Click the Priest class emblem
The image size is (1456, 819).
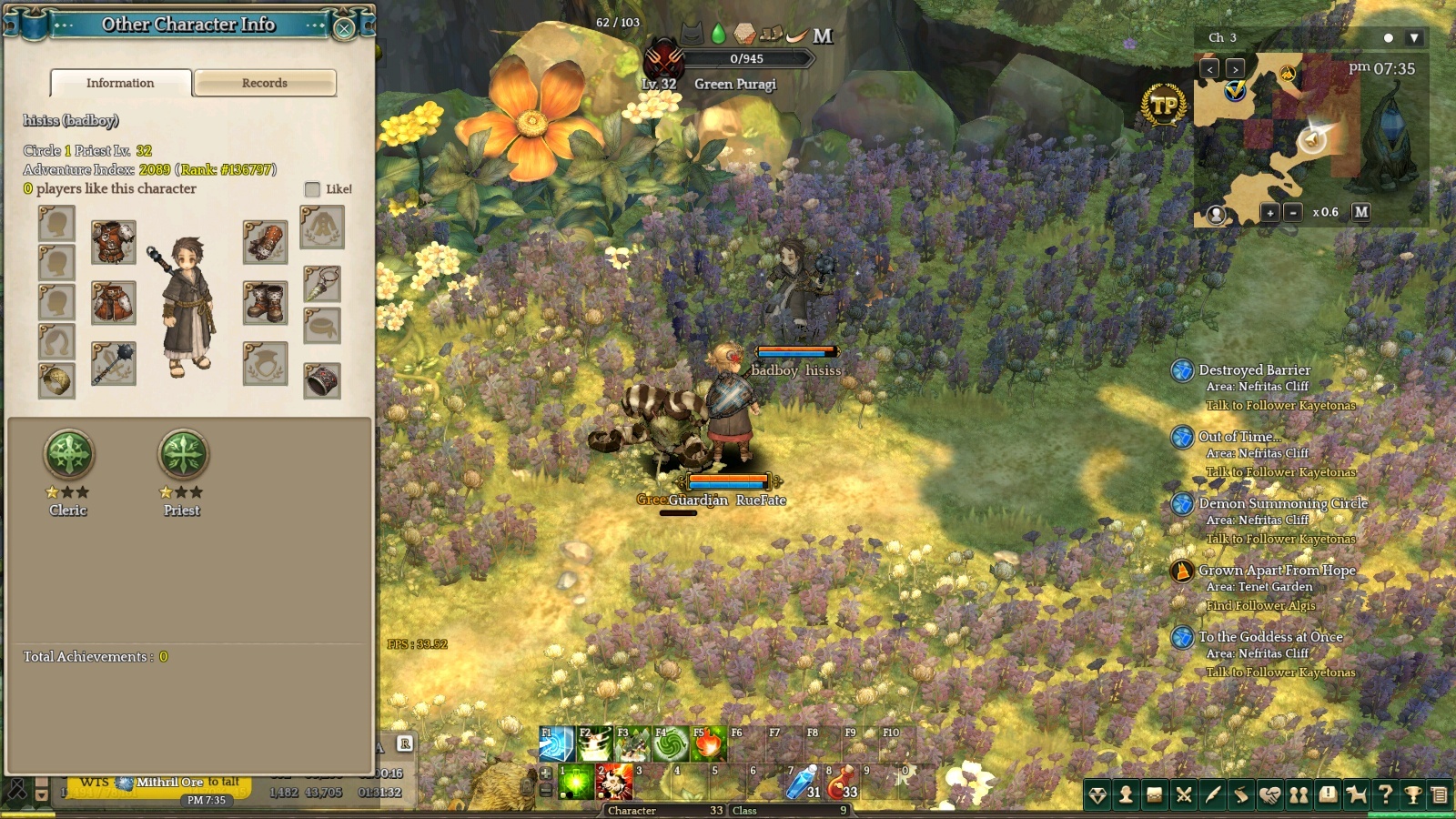click(x=183, y=454)
